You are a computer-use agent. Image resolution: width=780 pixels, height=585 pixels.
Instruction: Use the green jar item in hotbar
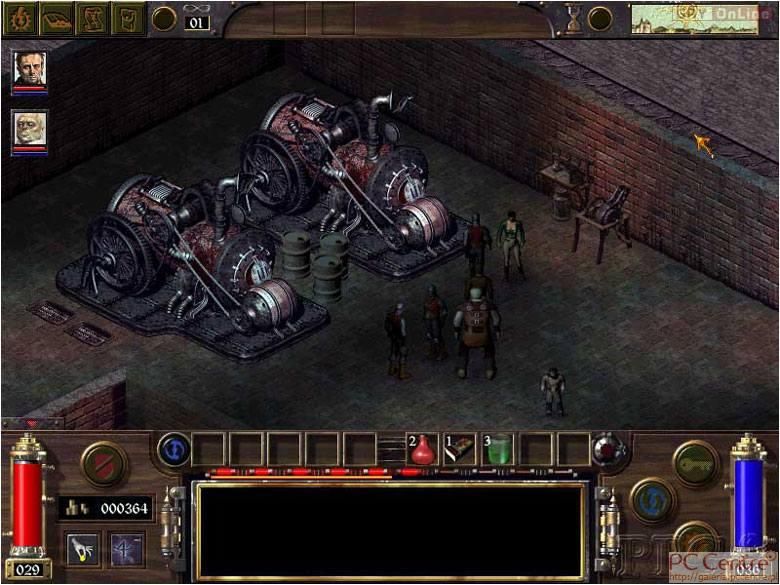(499, 451)
